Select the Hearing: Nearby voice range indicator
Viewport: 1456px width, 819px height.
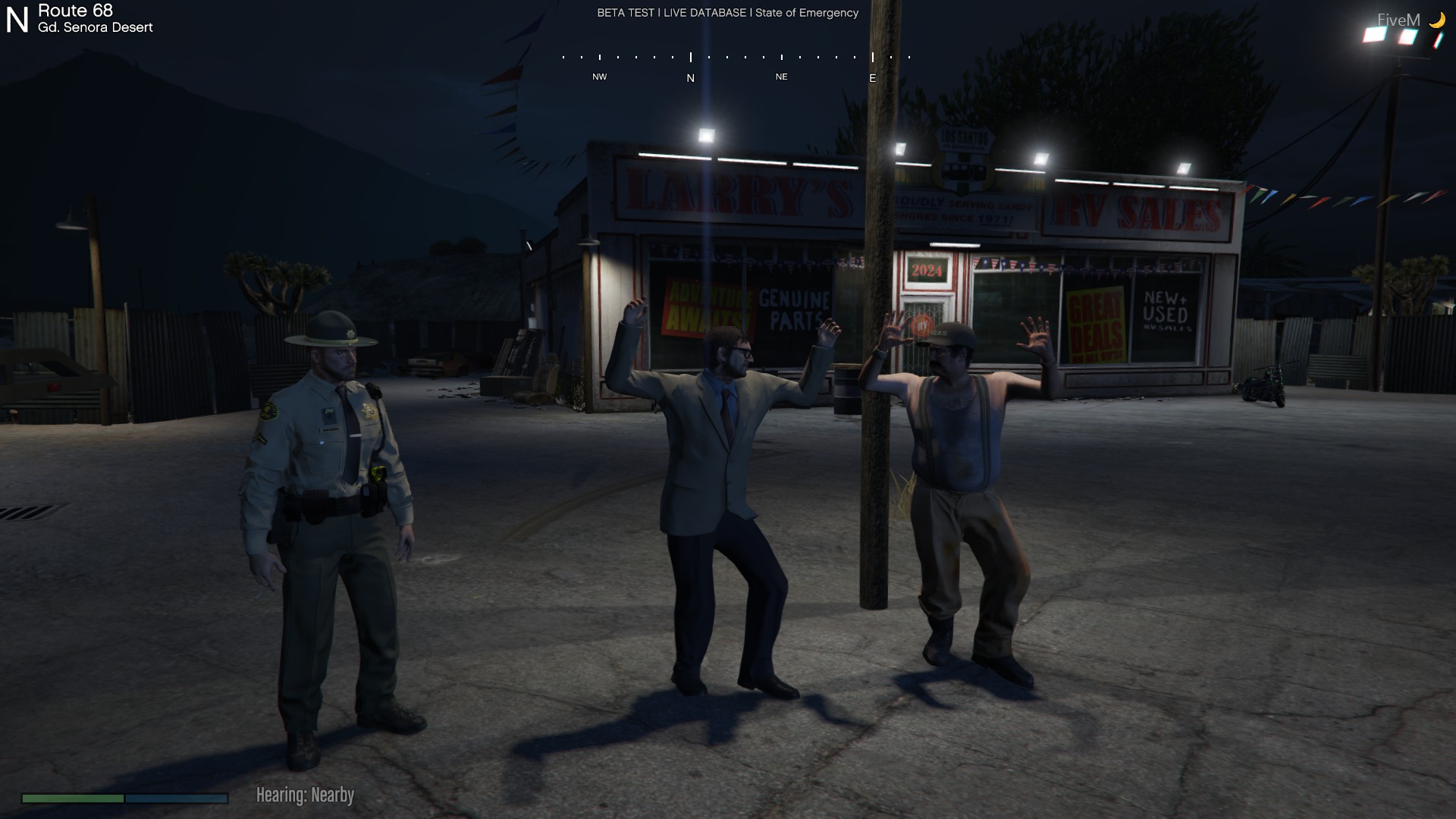pos(305,795)
